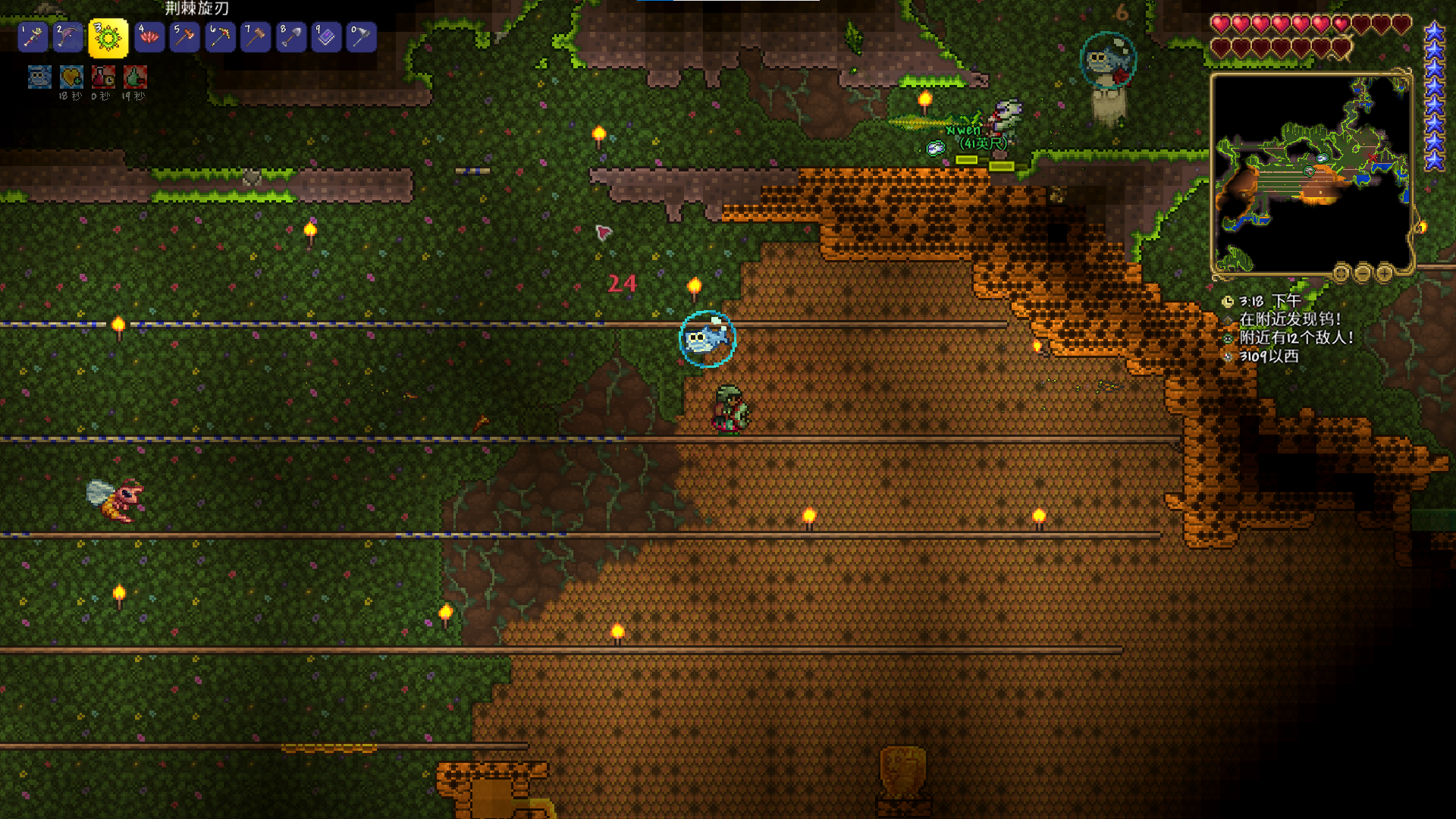This screenshot has width=1456, height=819.
Task: Equip the bug net in slot 0
Action: 362,37
